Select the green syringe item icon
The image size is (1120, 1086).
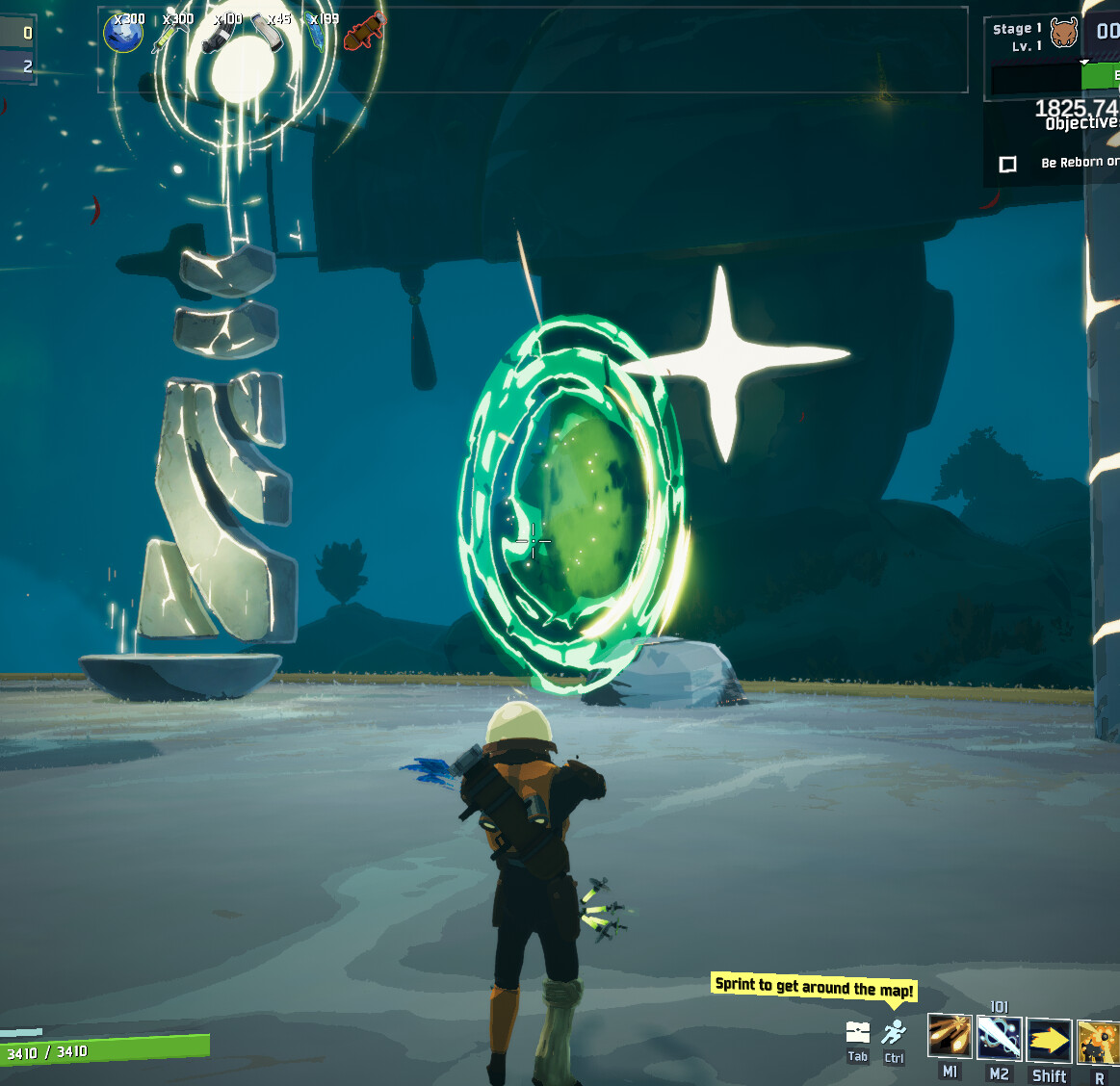tap(169, 35)
